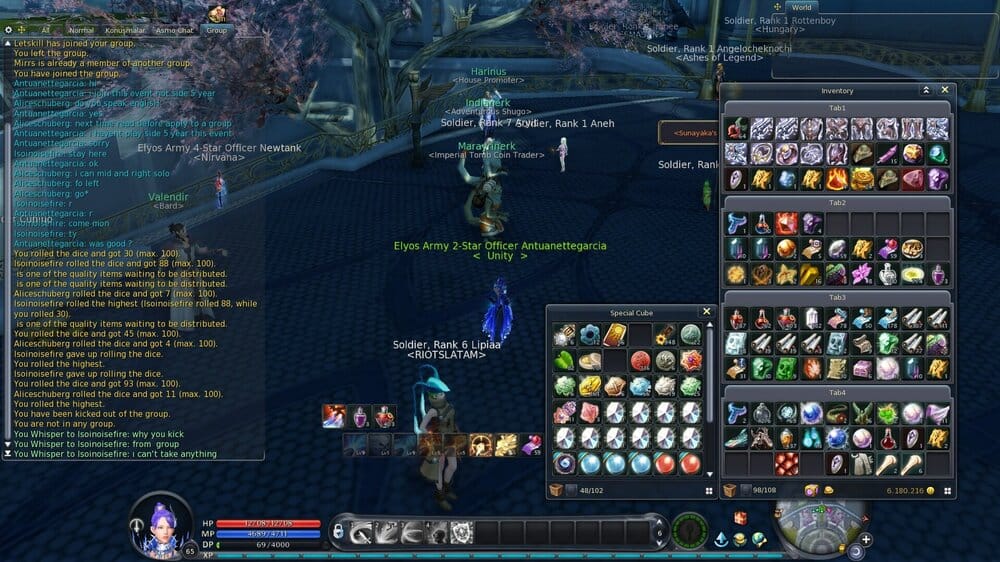Screen dimensions: 1000x562
Task: Close the Inventory window
Action: coord(945,90)
